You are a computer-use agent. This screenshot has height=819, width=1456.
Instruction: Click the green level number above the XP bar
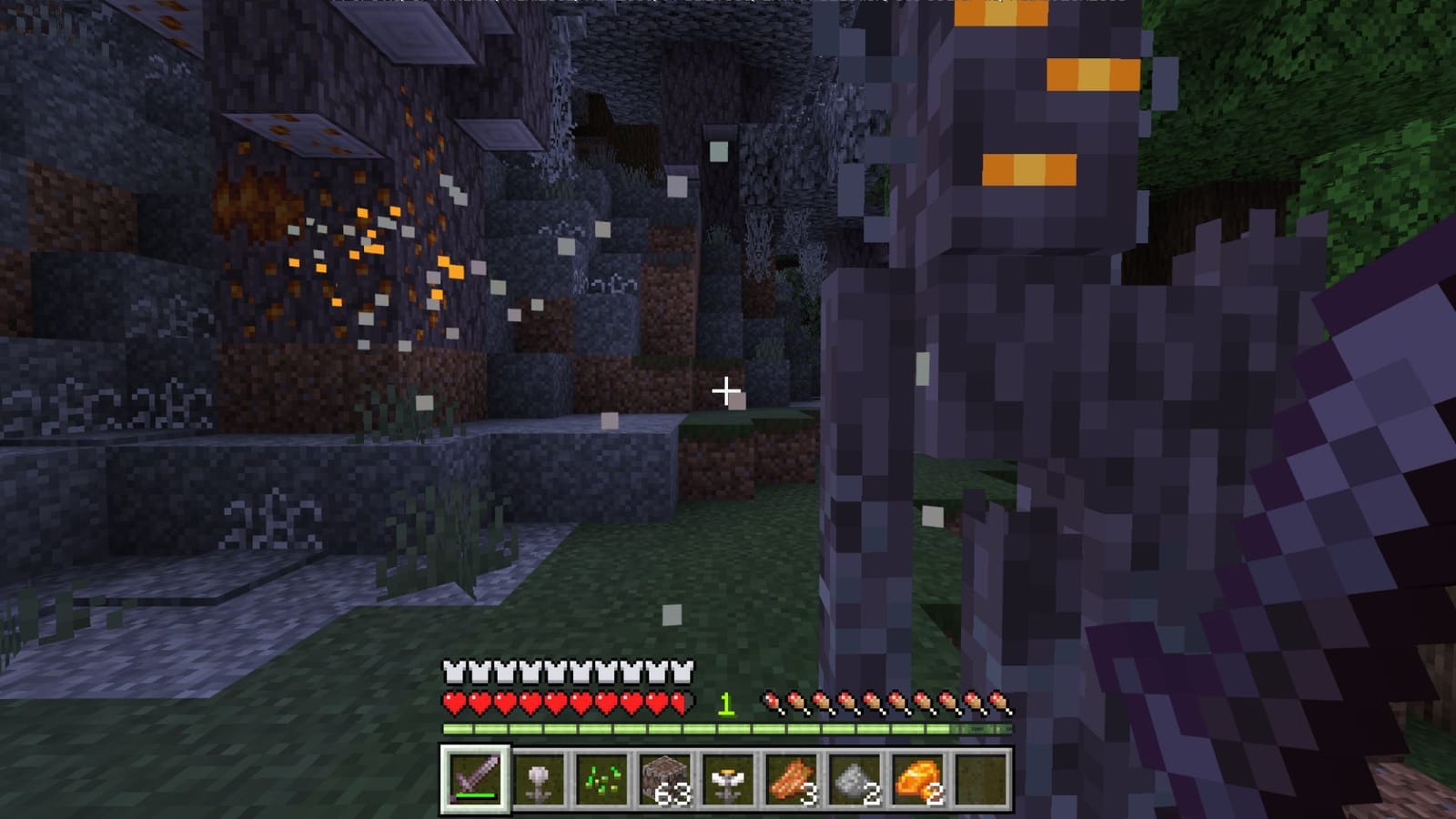725,703
